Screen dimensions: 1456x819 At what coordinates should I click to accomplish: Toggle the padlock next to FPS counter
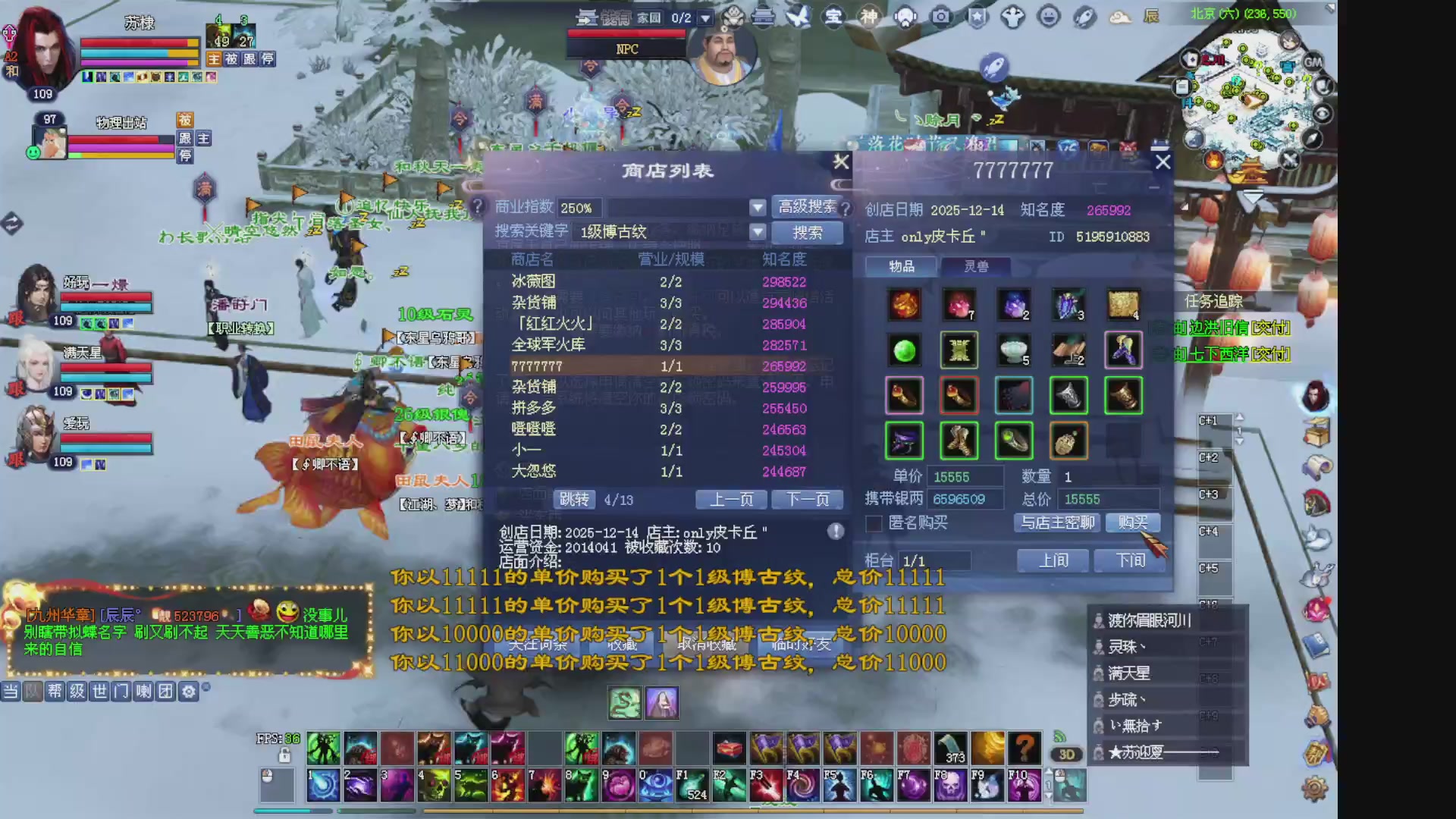click(x=284, y=755)
